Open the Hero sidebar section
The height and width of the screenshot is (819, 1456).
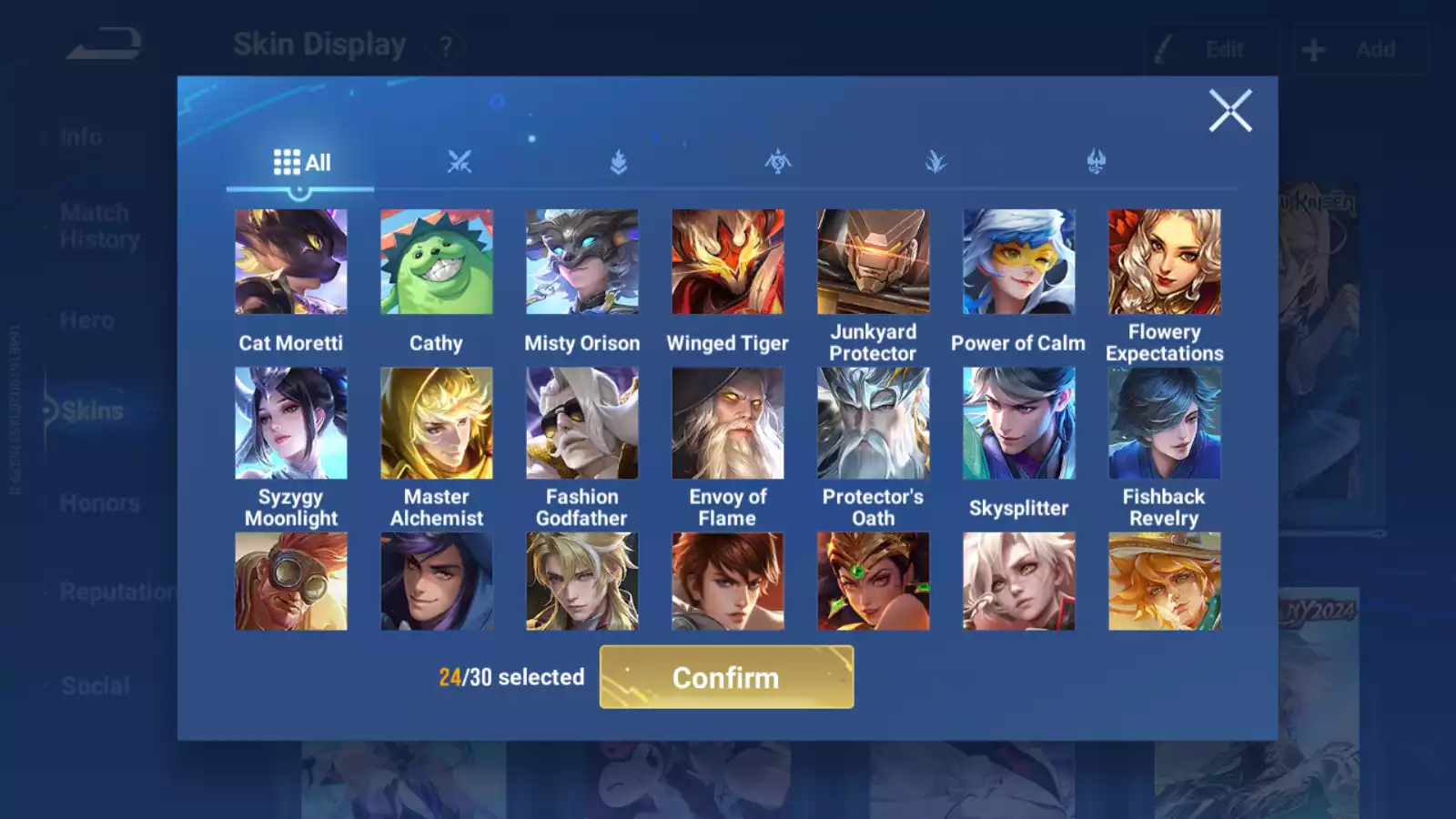click(x=87, y=319)
